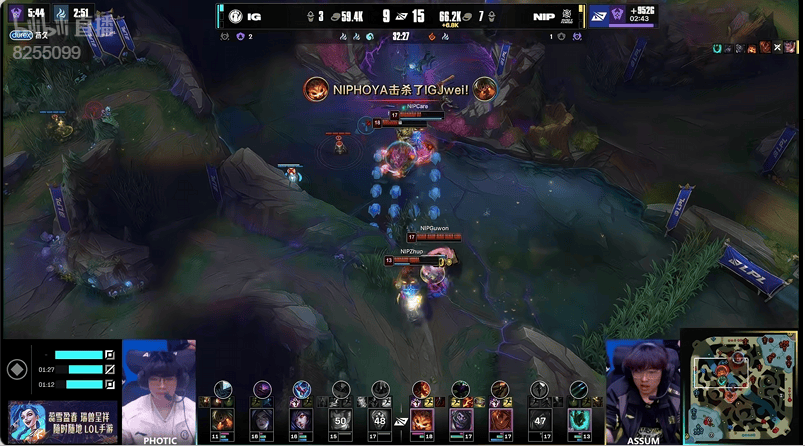Open the LOL mobile game ad banner

(62, 422)
